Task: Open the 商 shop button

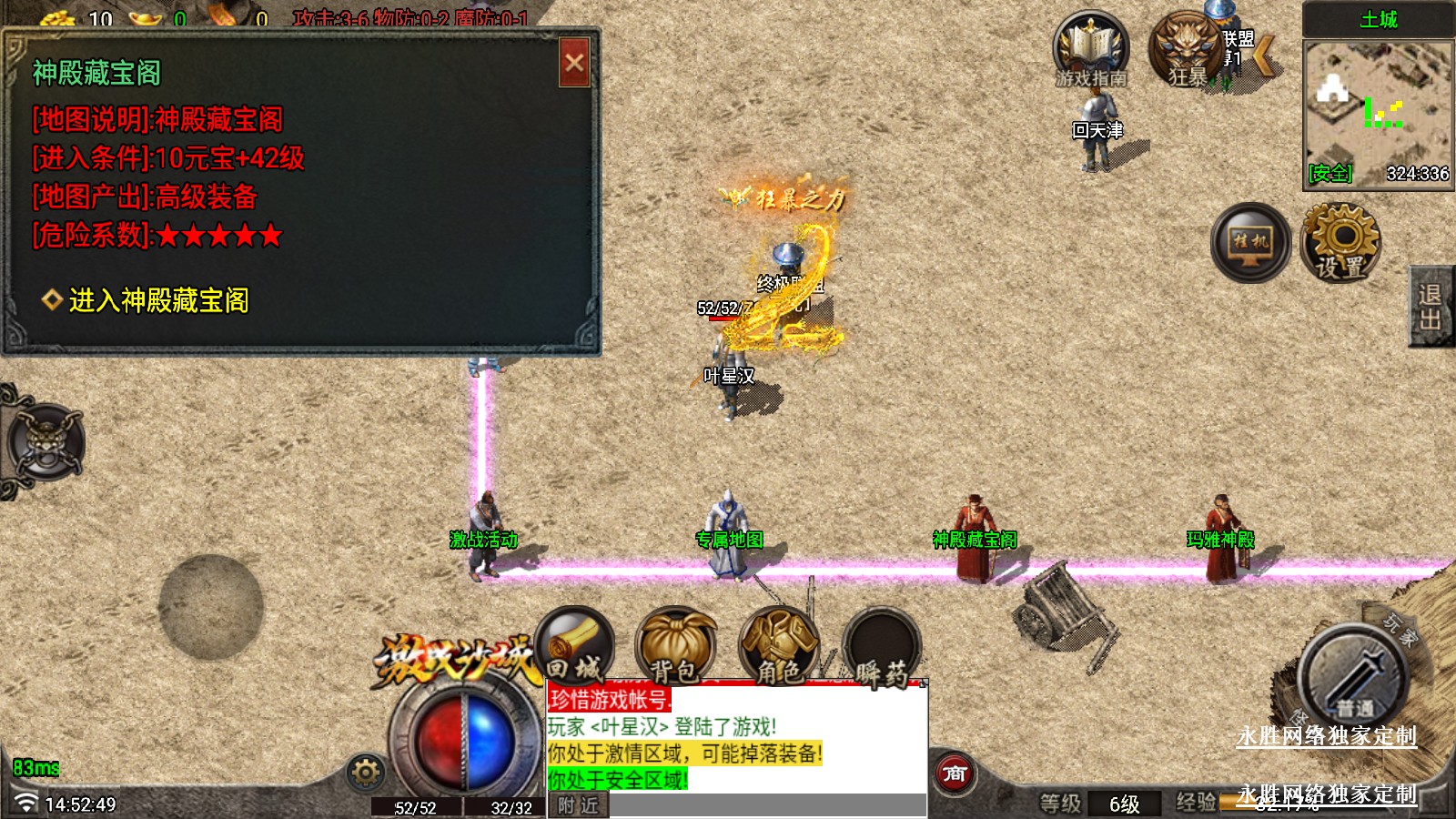Action: pos(955,773)
